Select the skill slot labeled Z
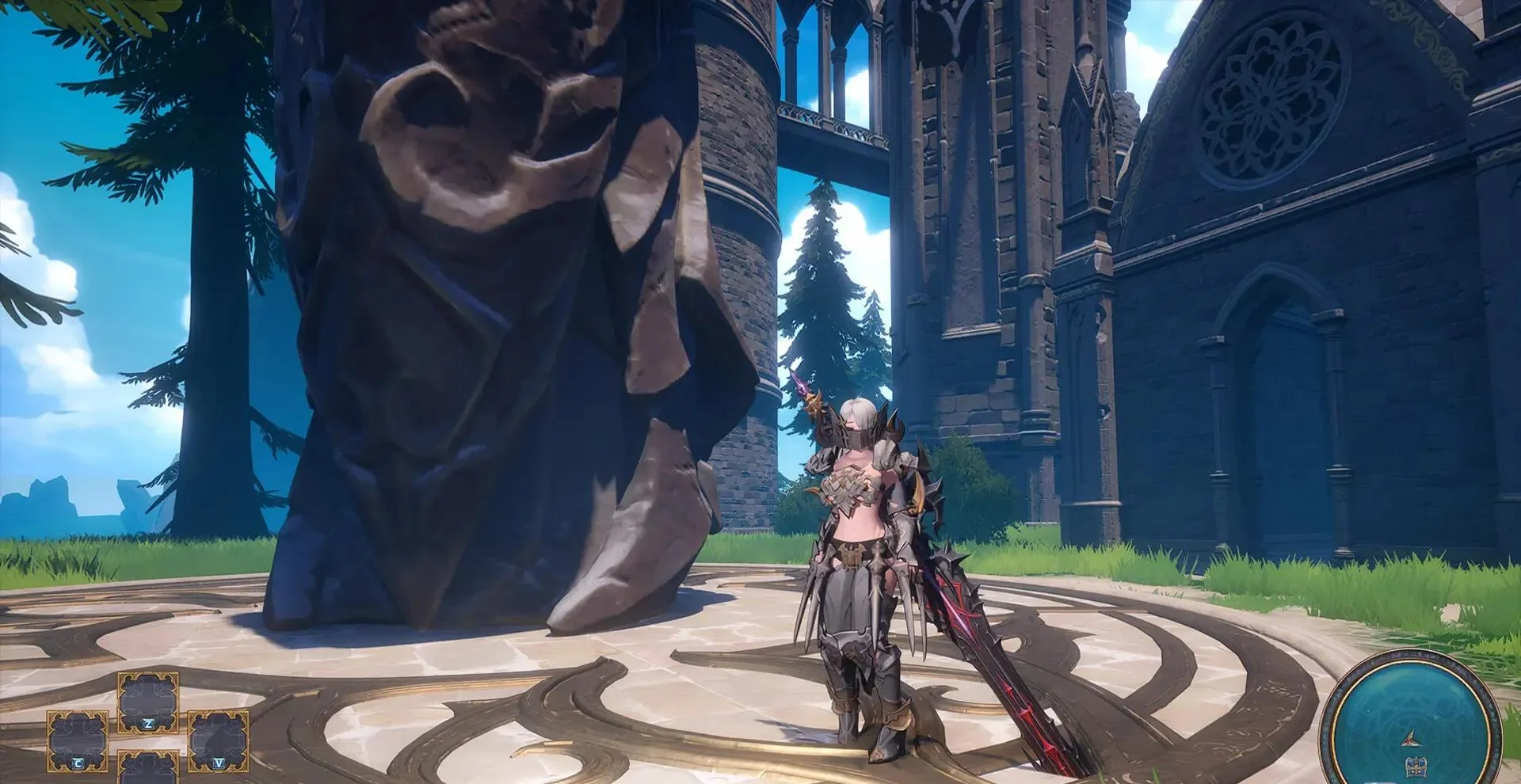 coord(148,702)
